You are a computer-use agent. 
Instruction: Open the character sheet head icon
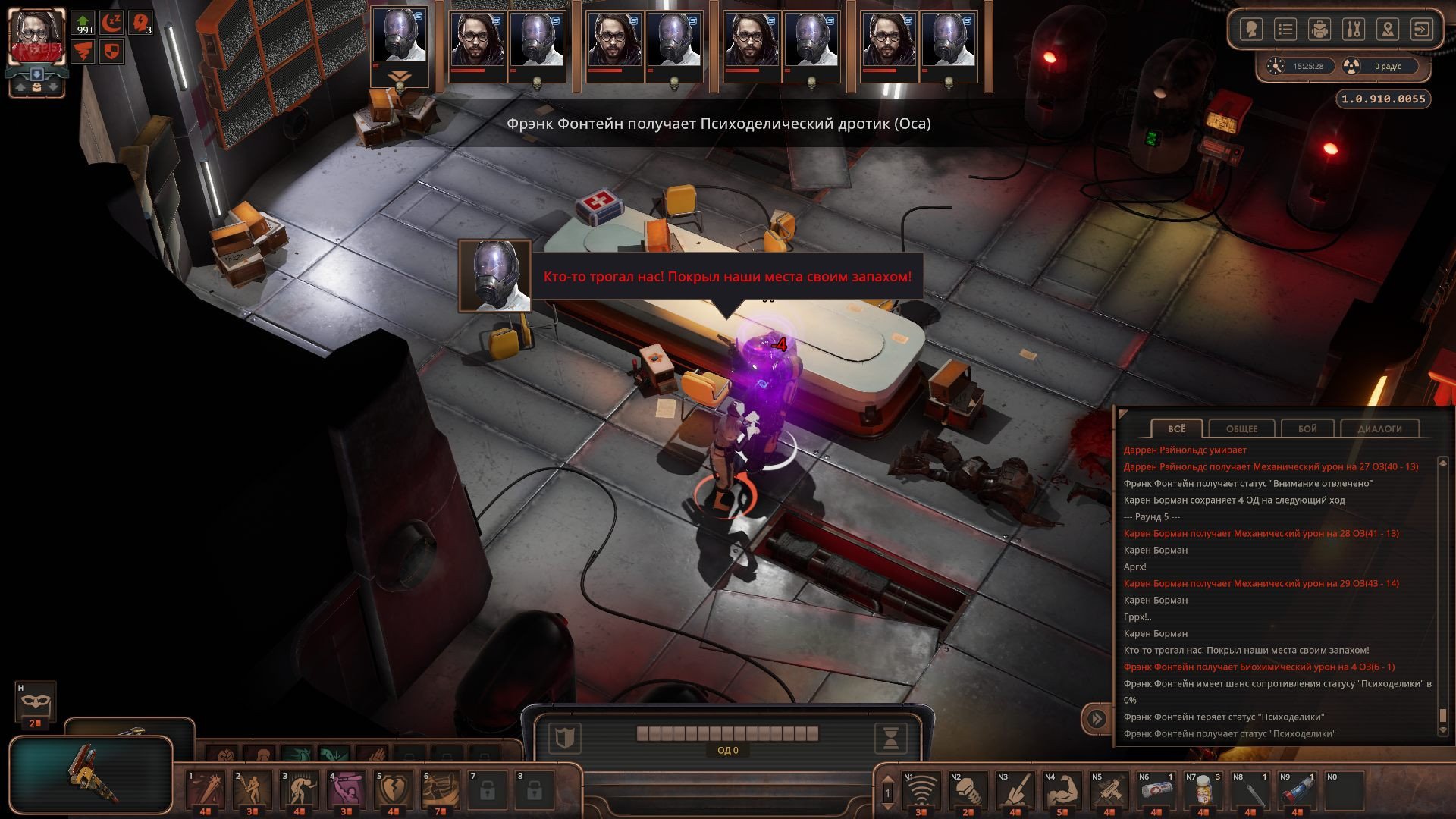pyautogui.click(x=1251, y=30)
